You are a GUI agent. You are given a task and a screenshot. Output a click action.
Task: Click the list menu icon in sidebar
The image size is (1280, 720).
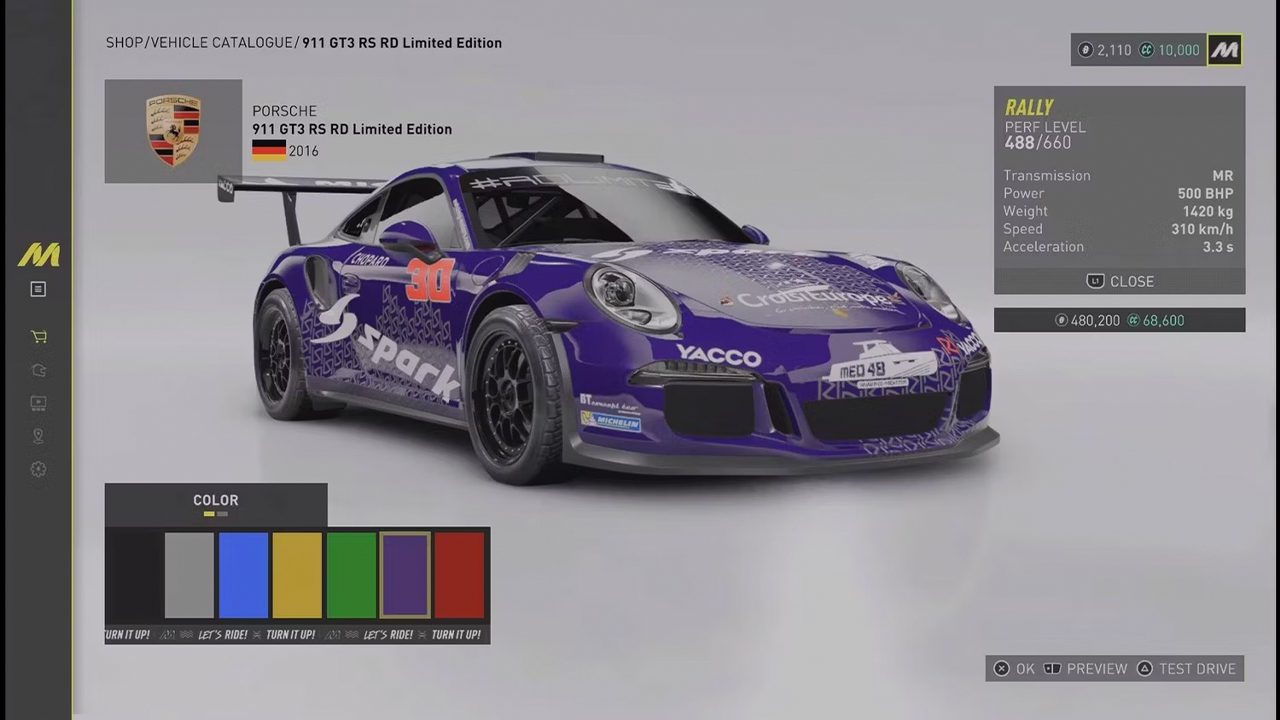click(x=38, y=289)
